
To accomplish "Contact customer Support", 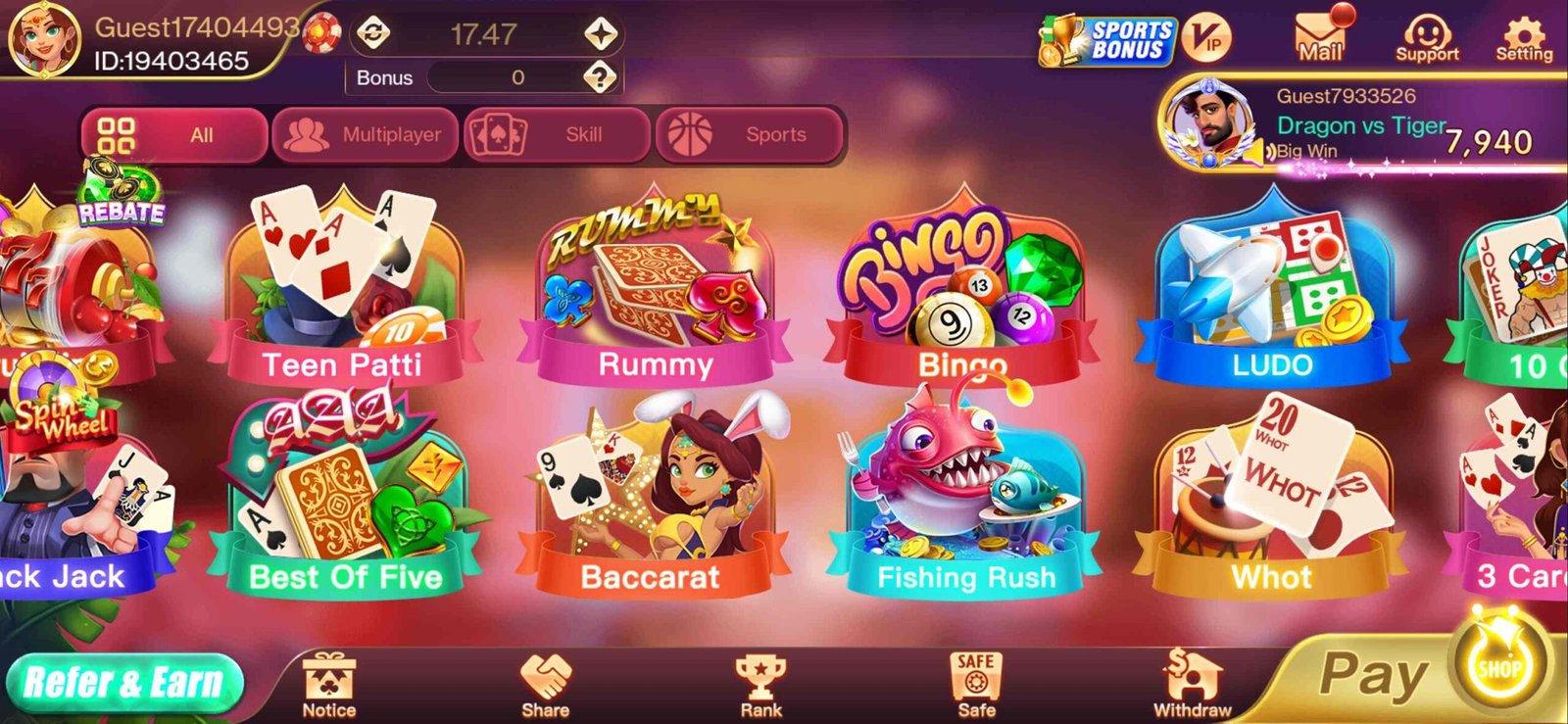I will (1429, 37).
